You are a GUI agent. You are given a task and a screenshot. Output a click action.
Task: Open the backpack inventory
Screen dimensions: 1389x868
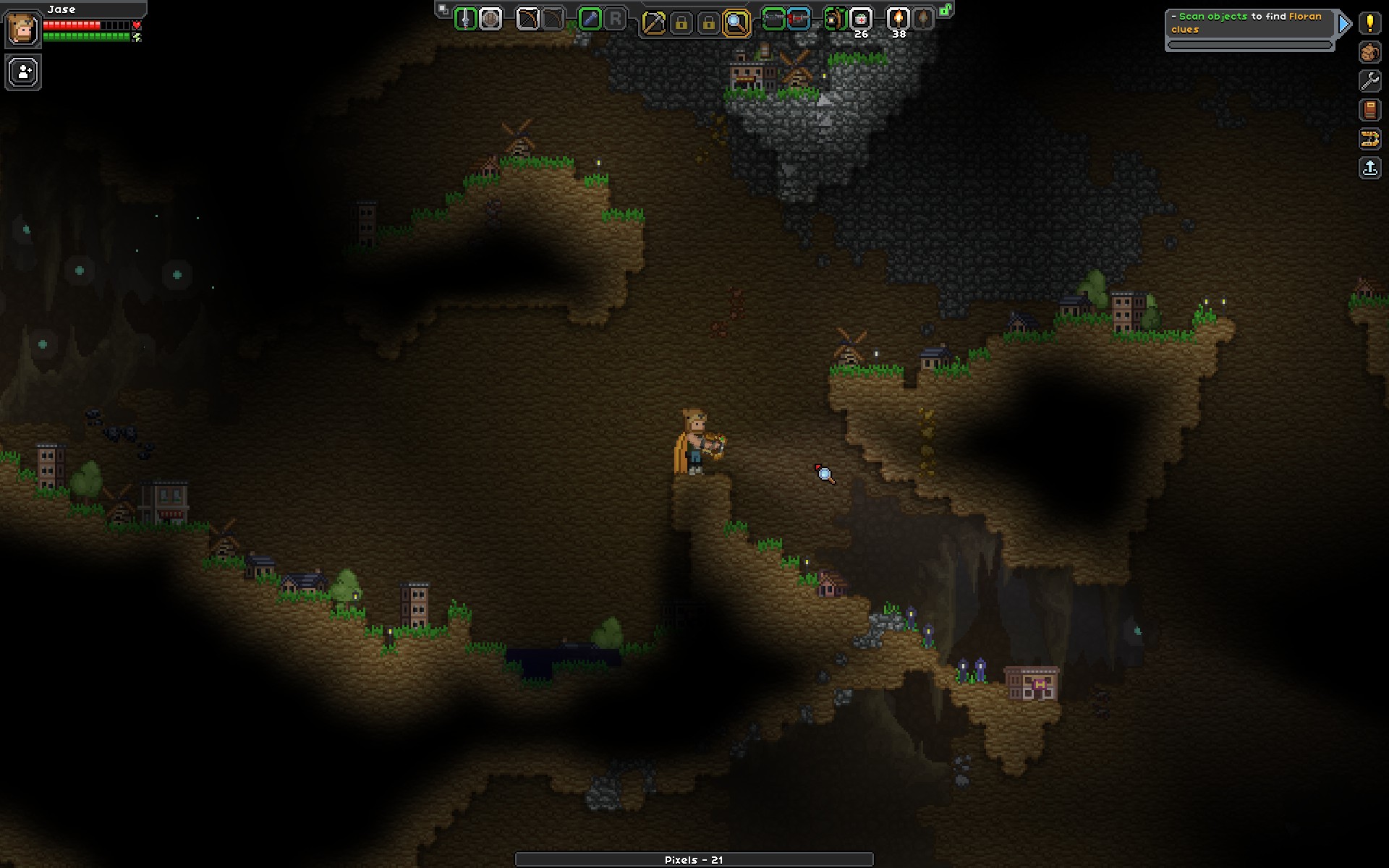pos(1369,52)
